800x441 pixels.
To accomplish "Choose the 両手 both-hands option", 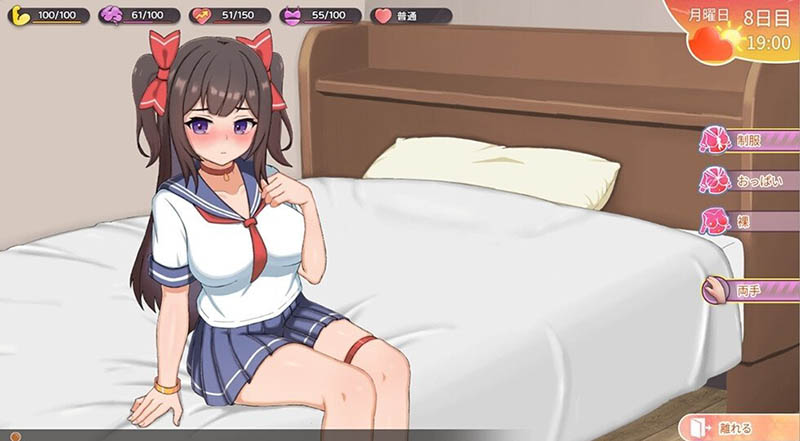I will tap(752, 291).
